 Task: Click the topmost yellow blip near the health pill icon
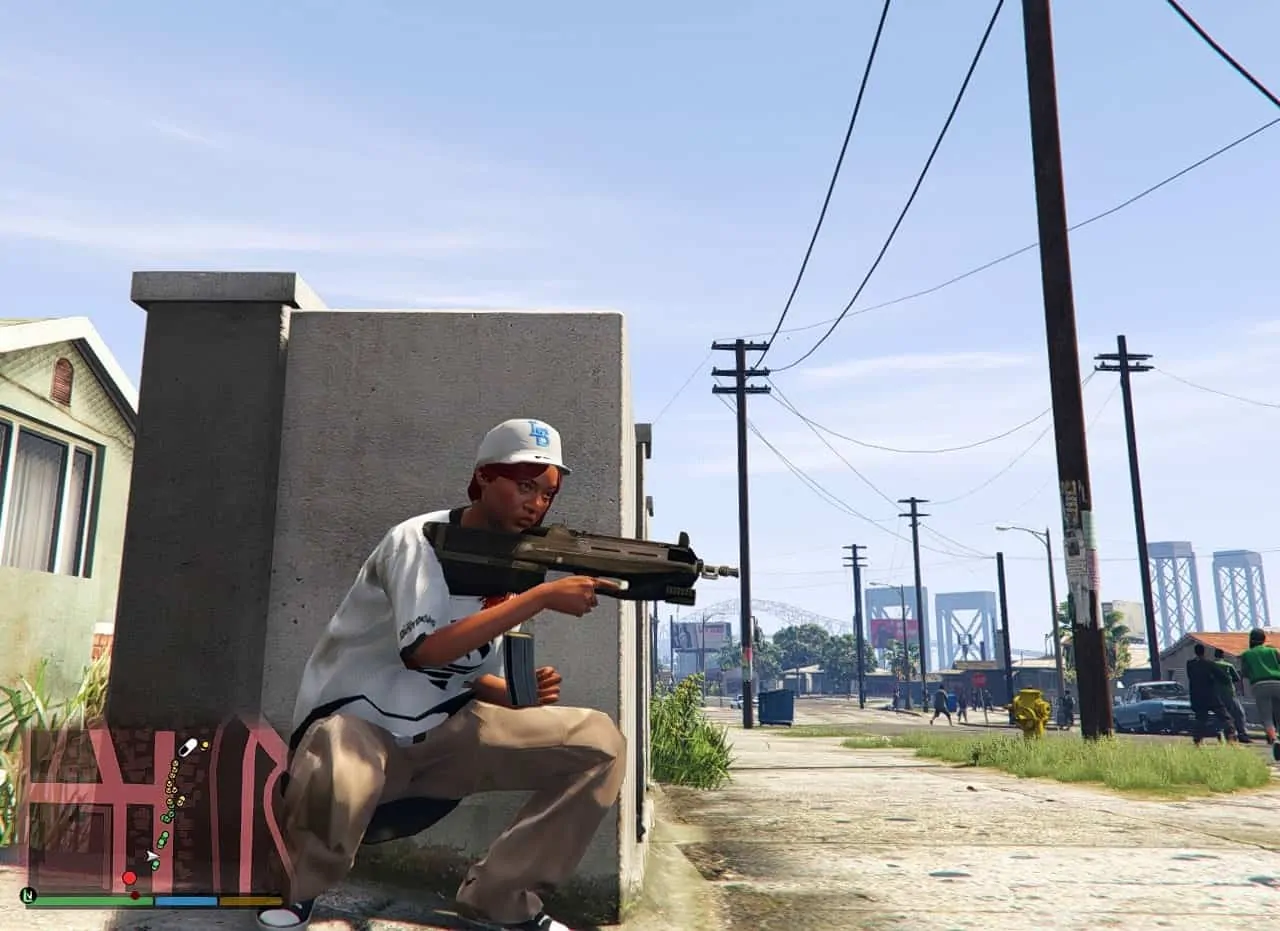click(204, 745)
